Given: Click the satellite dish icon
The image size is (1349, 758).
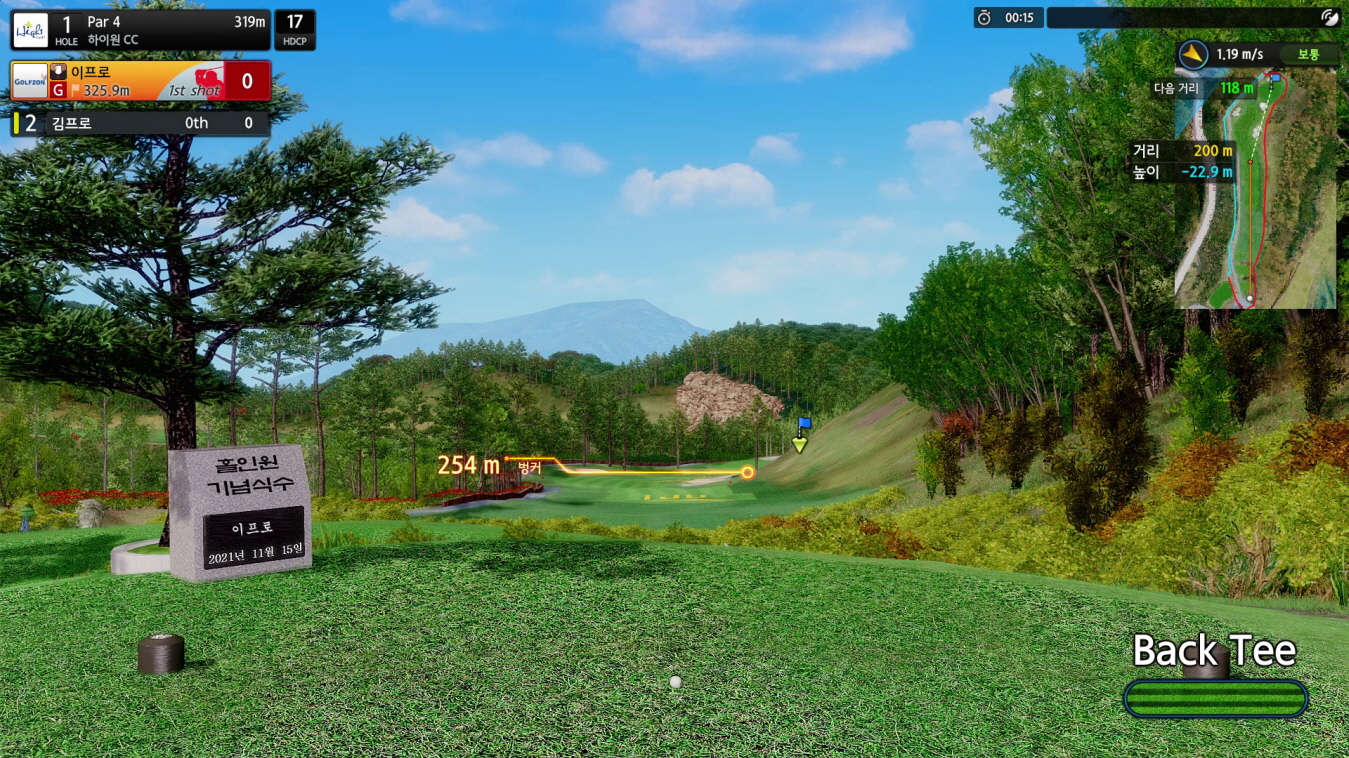Looking at the screenshot, I should point(1328,17).
